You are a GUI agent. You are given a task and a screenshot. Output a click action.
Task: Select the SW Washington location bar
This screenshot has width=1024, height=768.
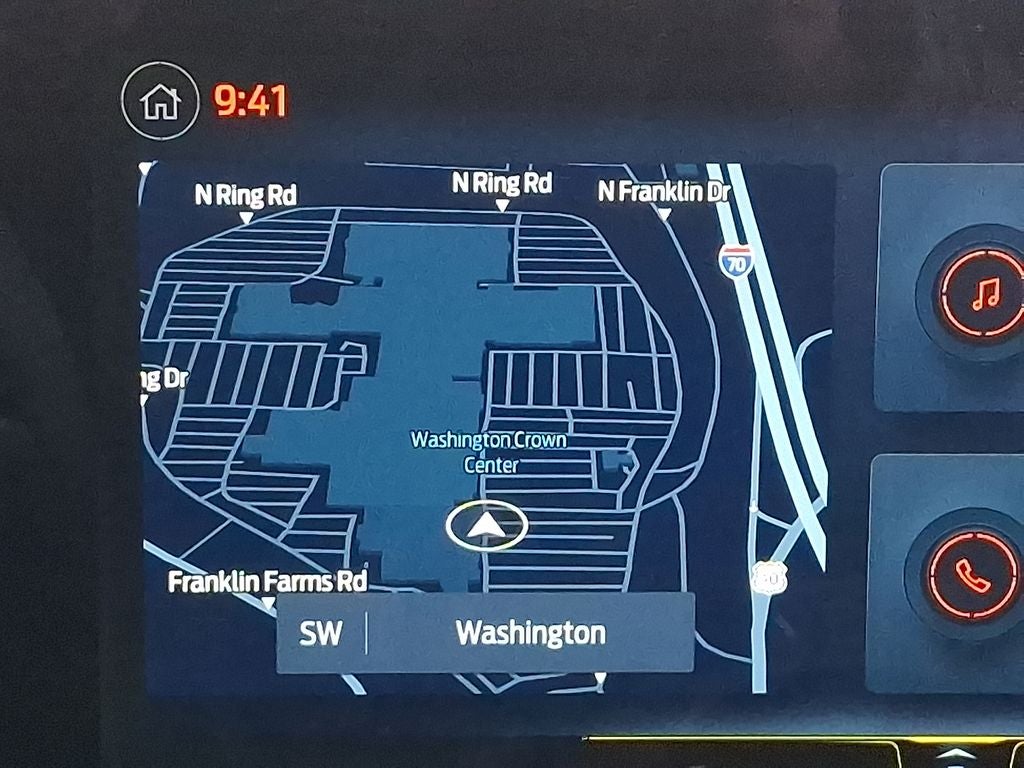click(x=485, y=633)
